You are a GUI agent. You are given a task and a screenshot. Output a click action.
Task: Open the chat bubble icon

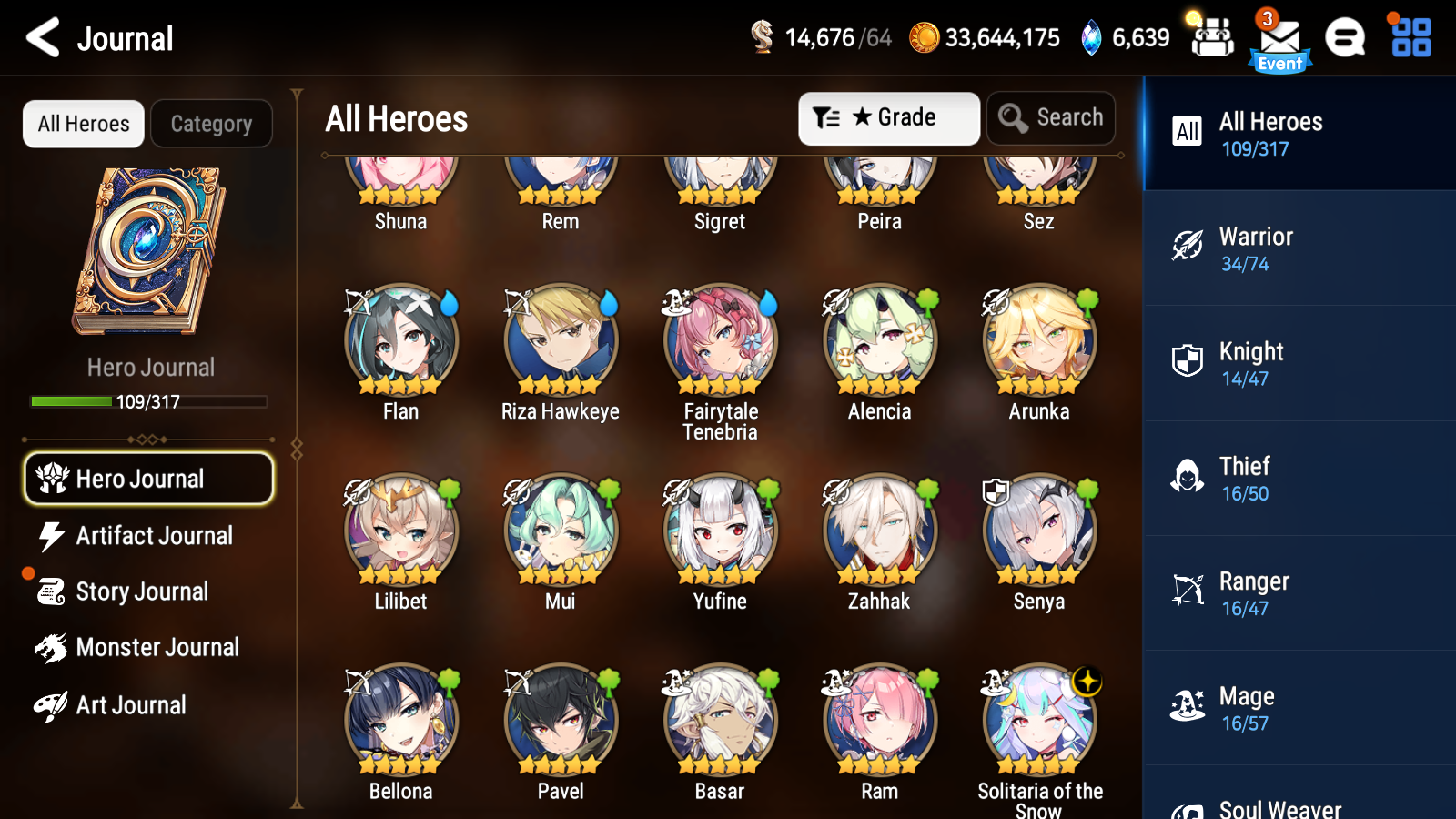pyautogui.click(x=1345, y=38)
